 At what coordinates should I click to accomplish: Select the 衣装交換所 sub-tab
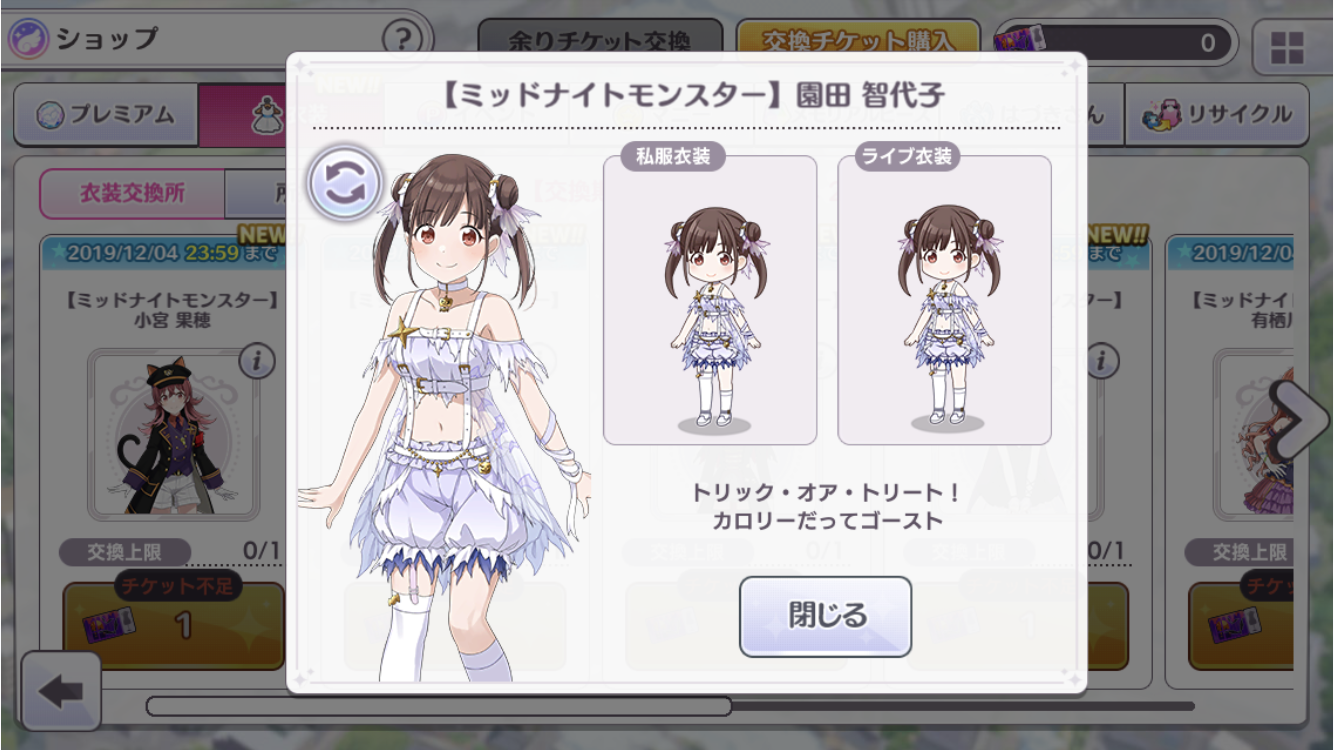pyautogui.click(x=132, y=193)
